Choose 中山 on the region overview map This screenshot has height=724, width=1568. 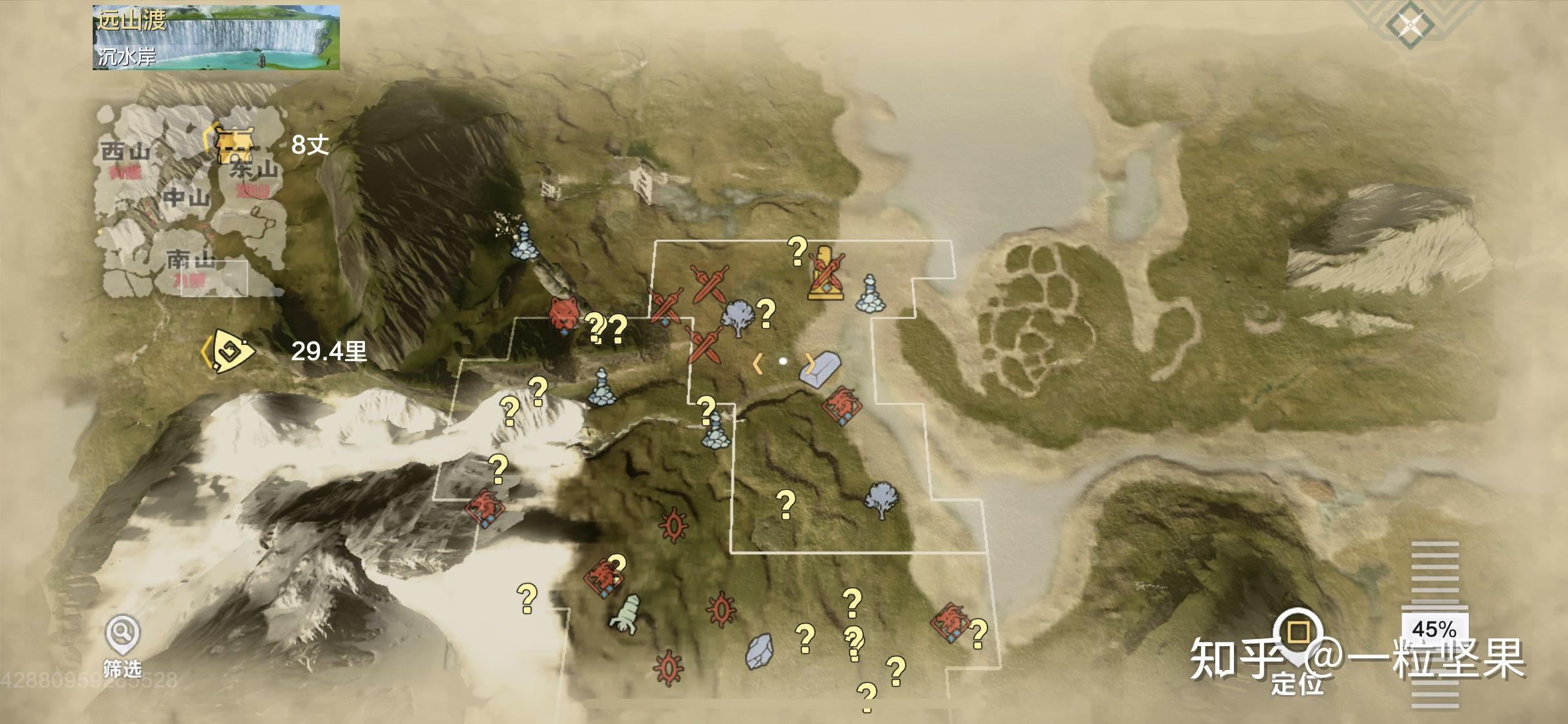185,198
